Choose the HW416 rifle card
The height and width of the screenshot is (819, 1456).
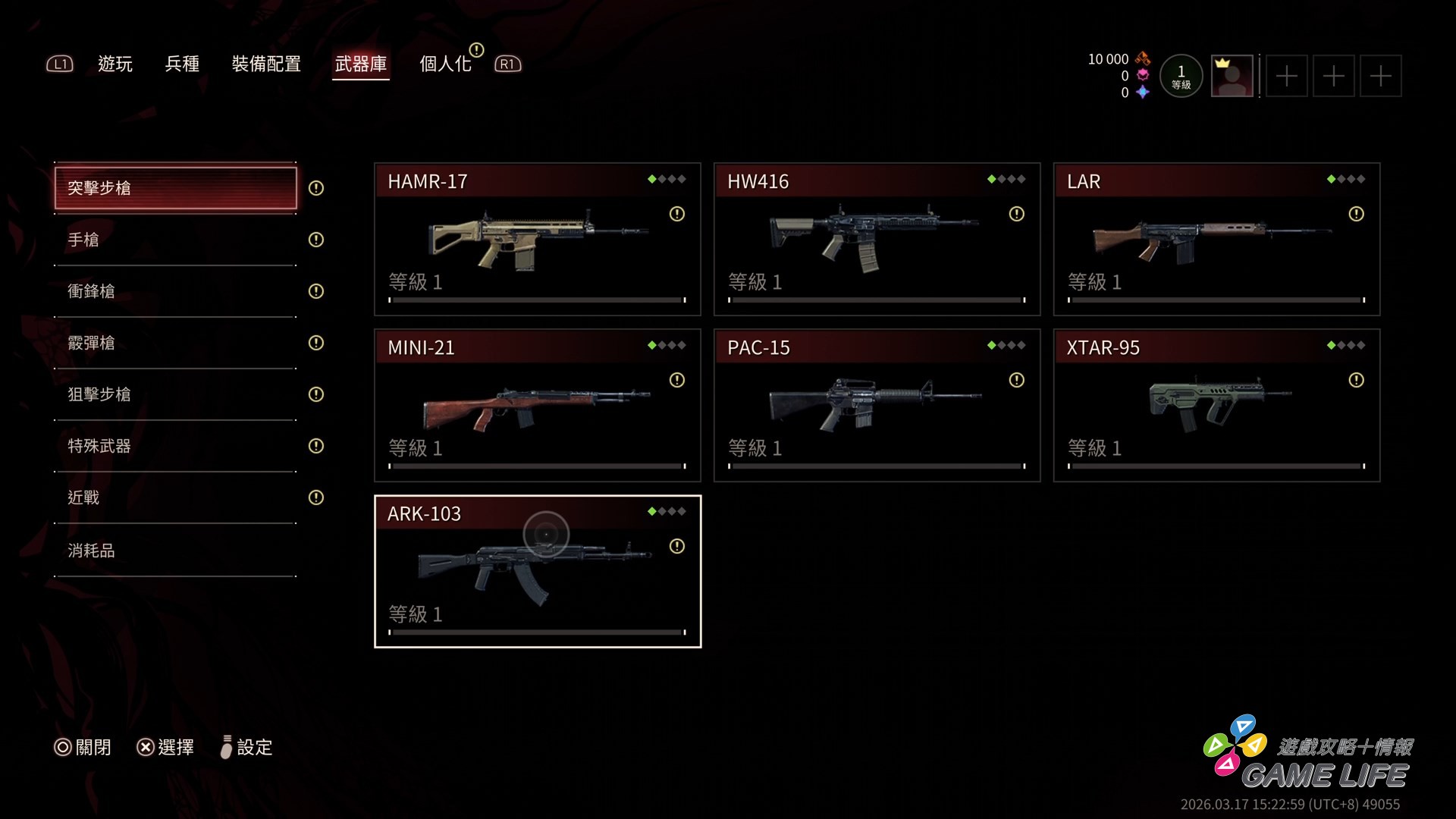(x=877, y=240)
